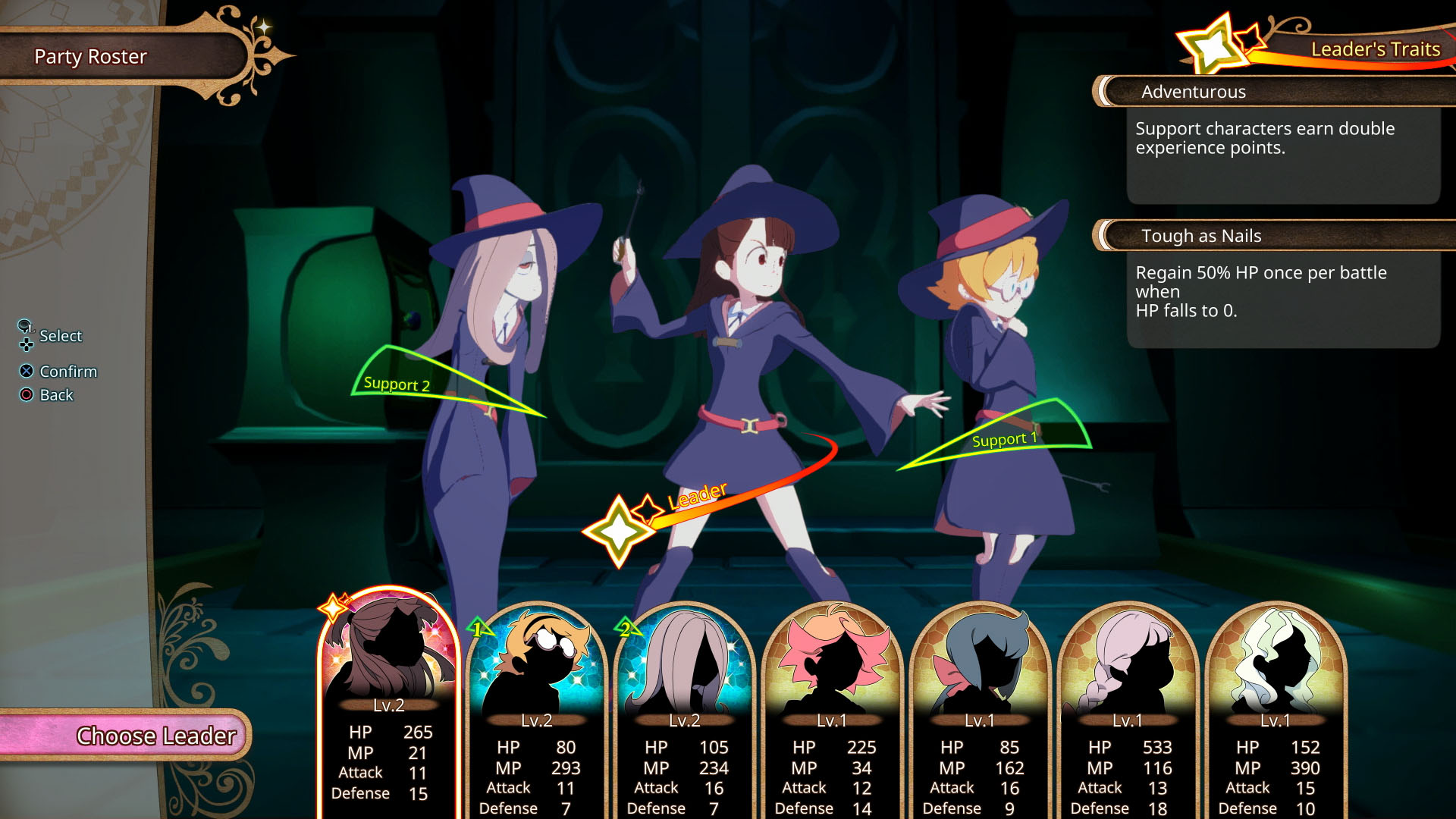Click the Back text label
The width and height of the screenshot is (1456, 819).
tap(57, 394)
